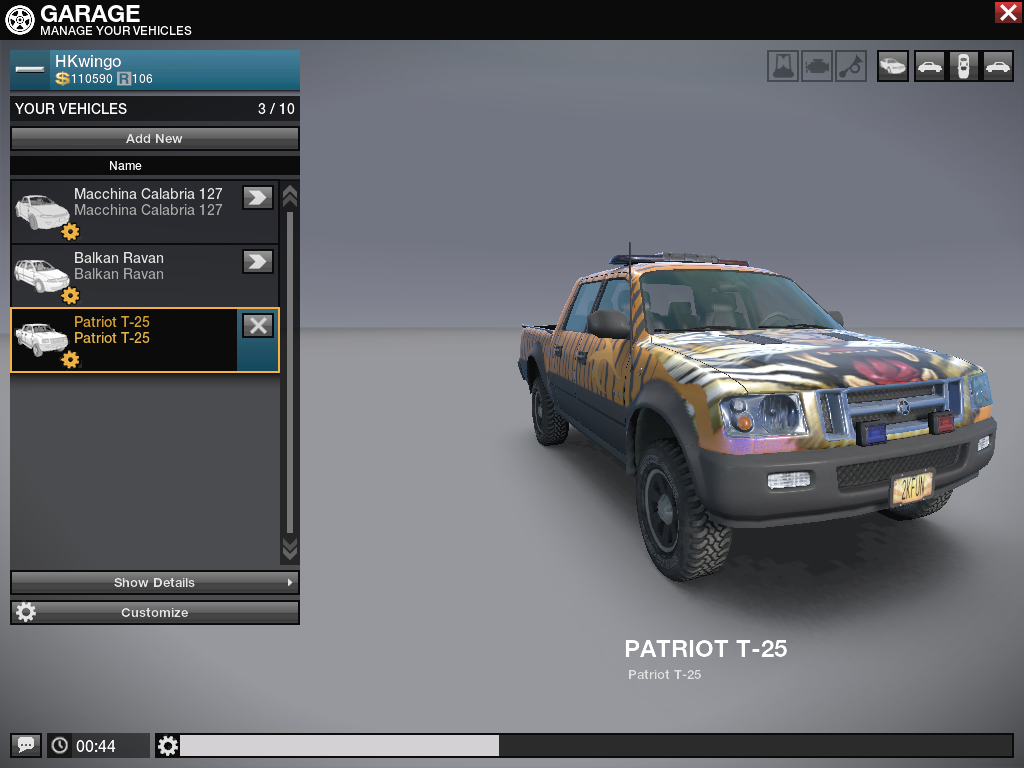The width and height of the screenshot is (1024, 768).
Task: Choose the Balkan Ravan from the list
Action: pos(140,275)
